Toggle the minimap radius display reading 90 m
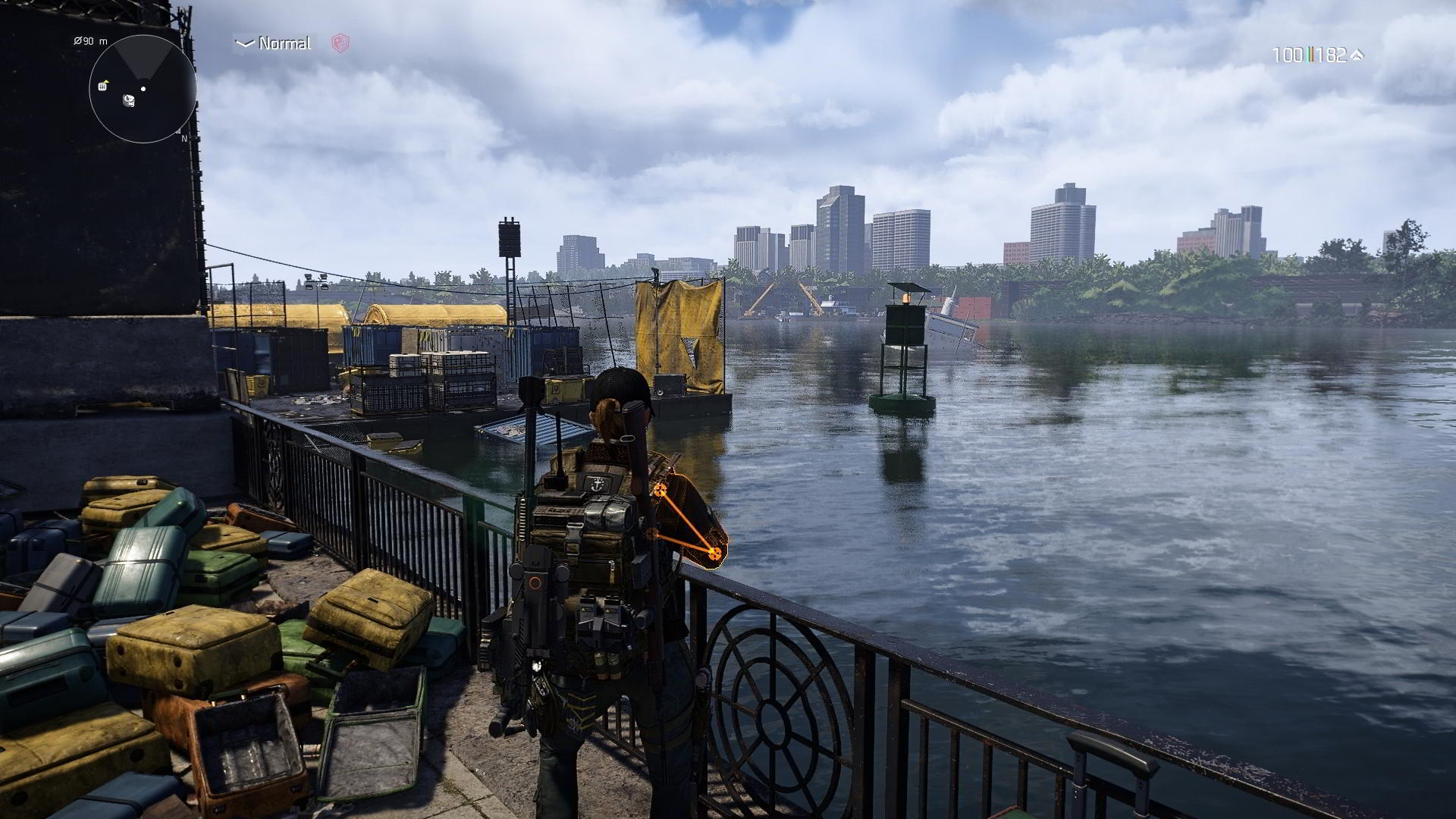The width and height of the screenshot is (1456, 819). [x=89, y=41]
